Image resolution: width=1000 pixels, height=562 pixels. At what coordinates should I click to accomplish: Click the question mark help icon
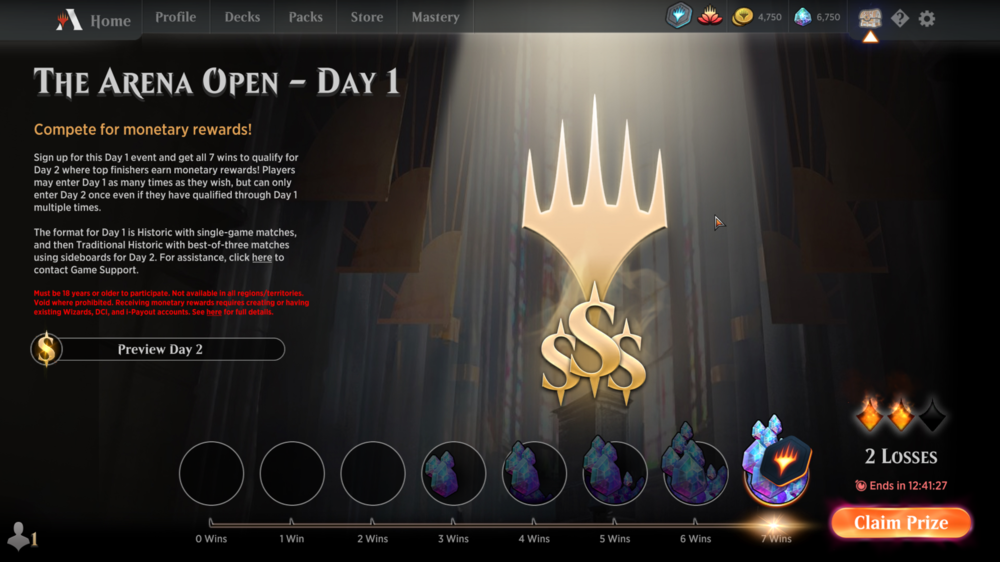point(900,18)
